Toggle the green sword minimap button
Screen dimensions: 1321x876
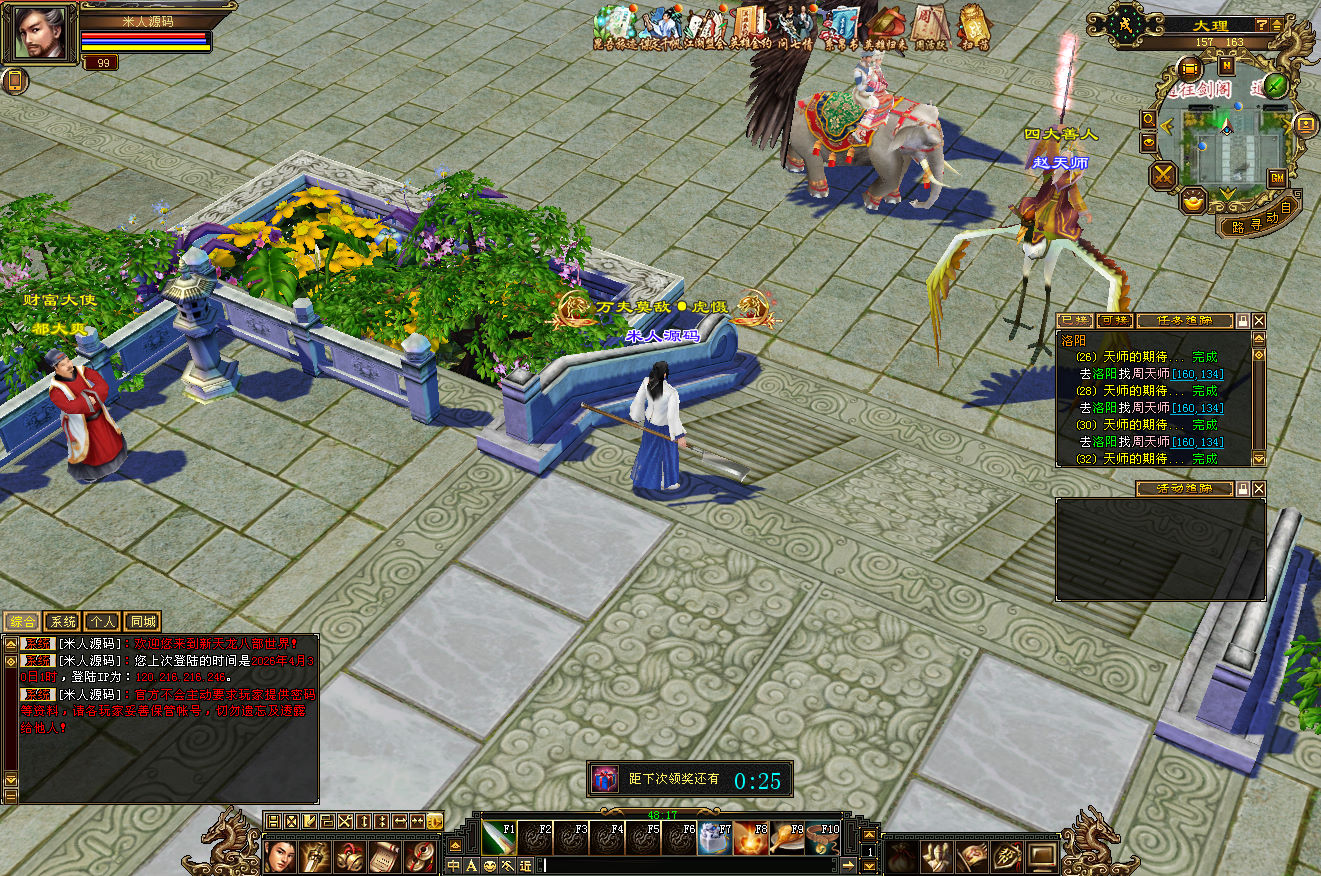tap(1275, 86)
